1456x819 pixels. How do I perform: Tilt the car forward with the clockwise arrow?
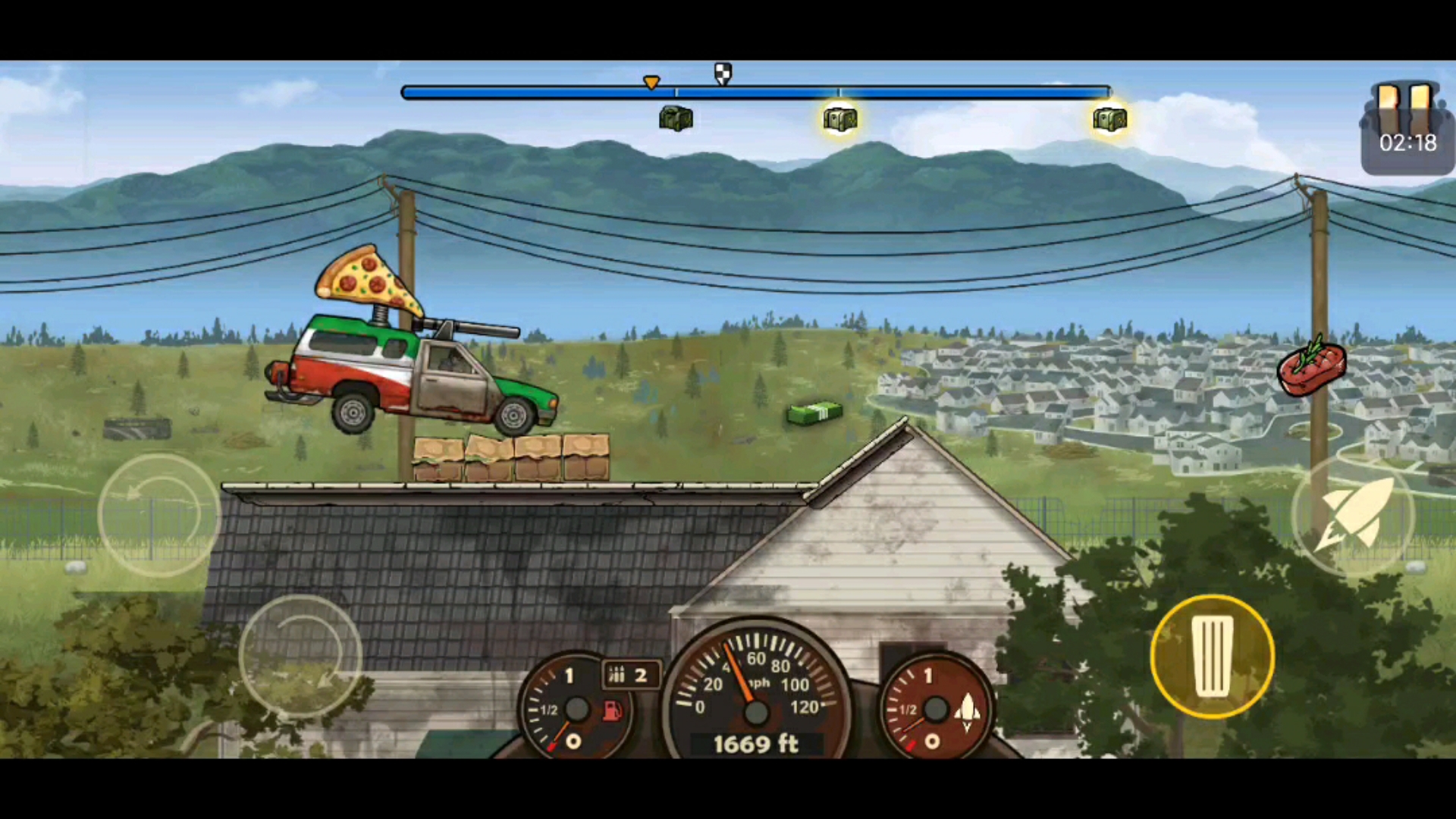[x=300, y=657]
